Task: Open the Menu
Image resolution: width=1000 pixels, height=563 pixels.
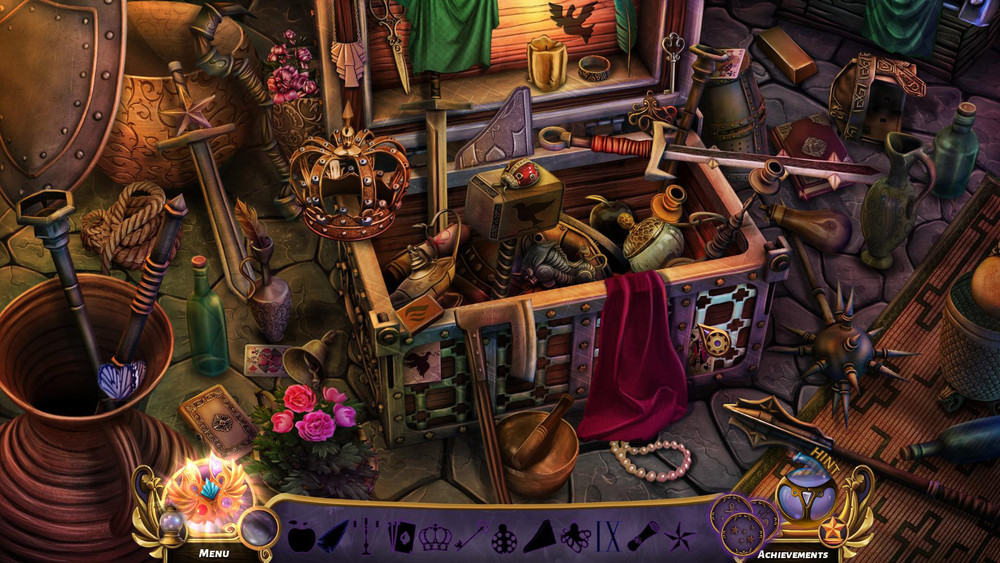Action: click(213, 552)
